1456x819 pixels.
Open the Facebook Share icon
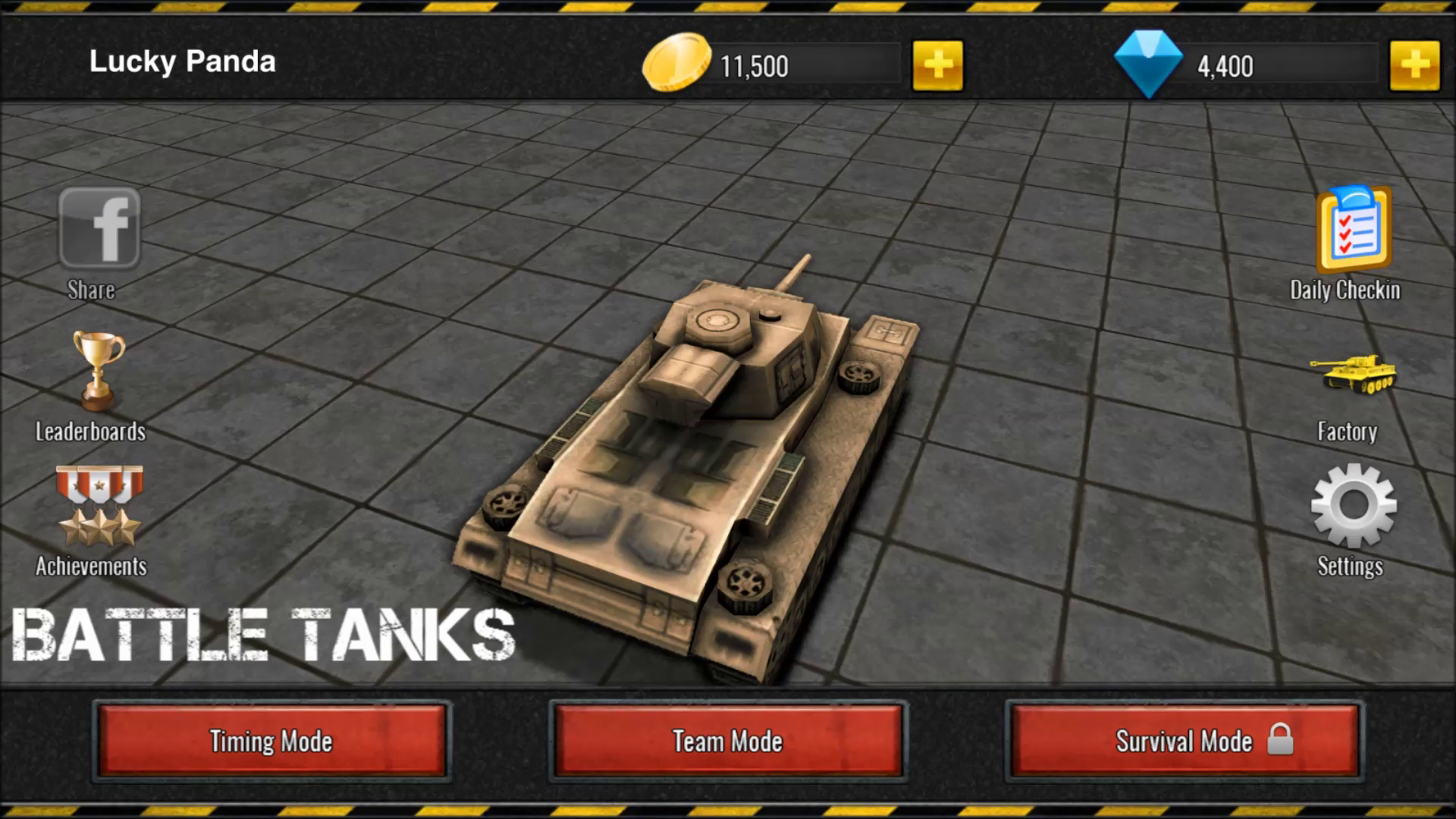[x=101, y=227]
